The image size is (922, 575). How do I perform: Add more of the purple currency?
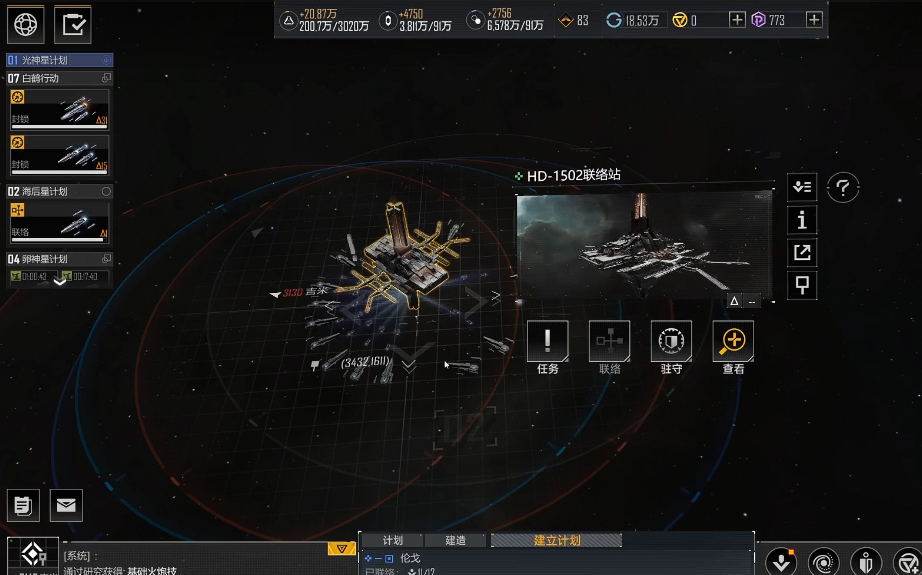(814, 19)
